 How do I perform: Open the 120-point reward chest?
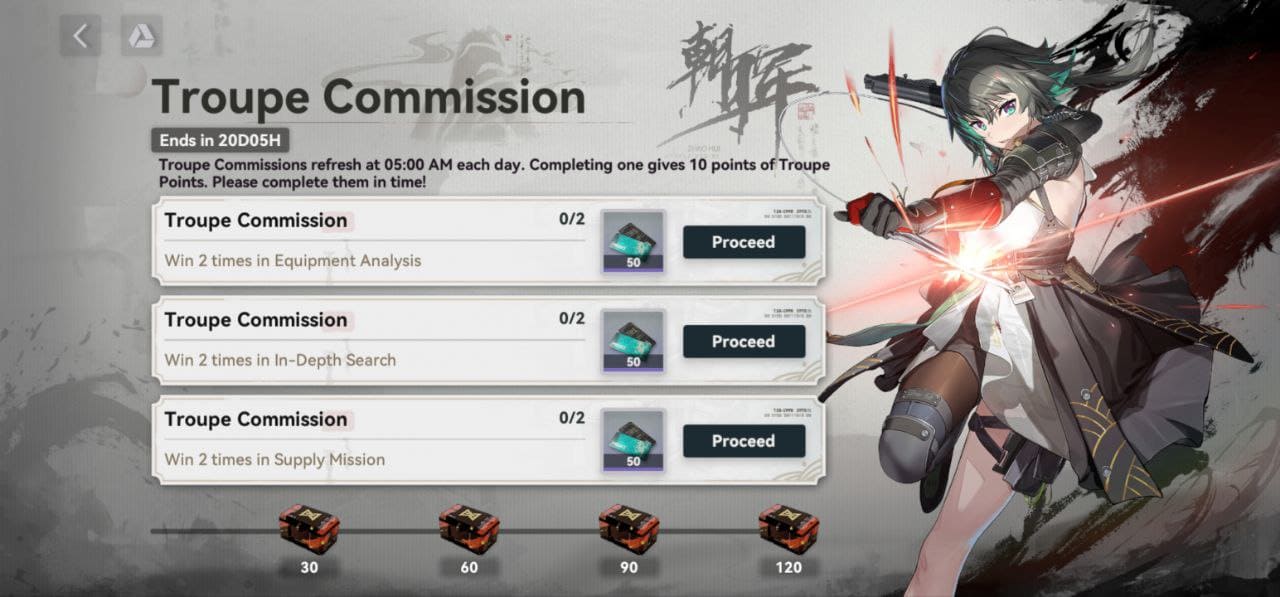point(788,529)
